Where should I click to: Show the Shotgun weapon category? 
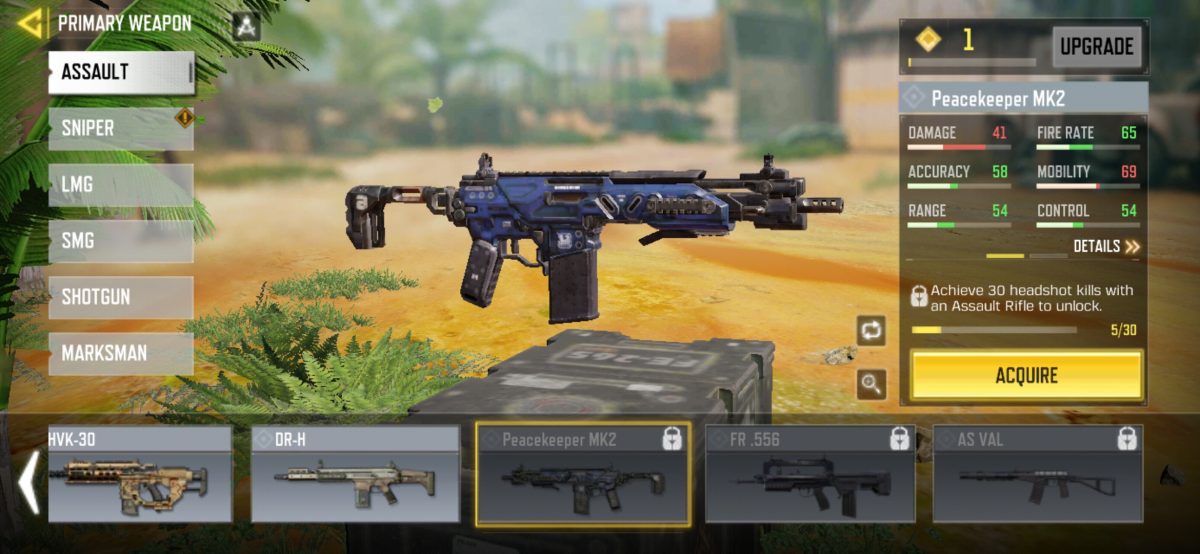(121, 297)
